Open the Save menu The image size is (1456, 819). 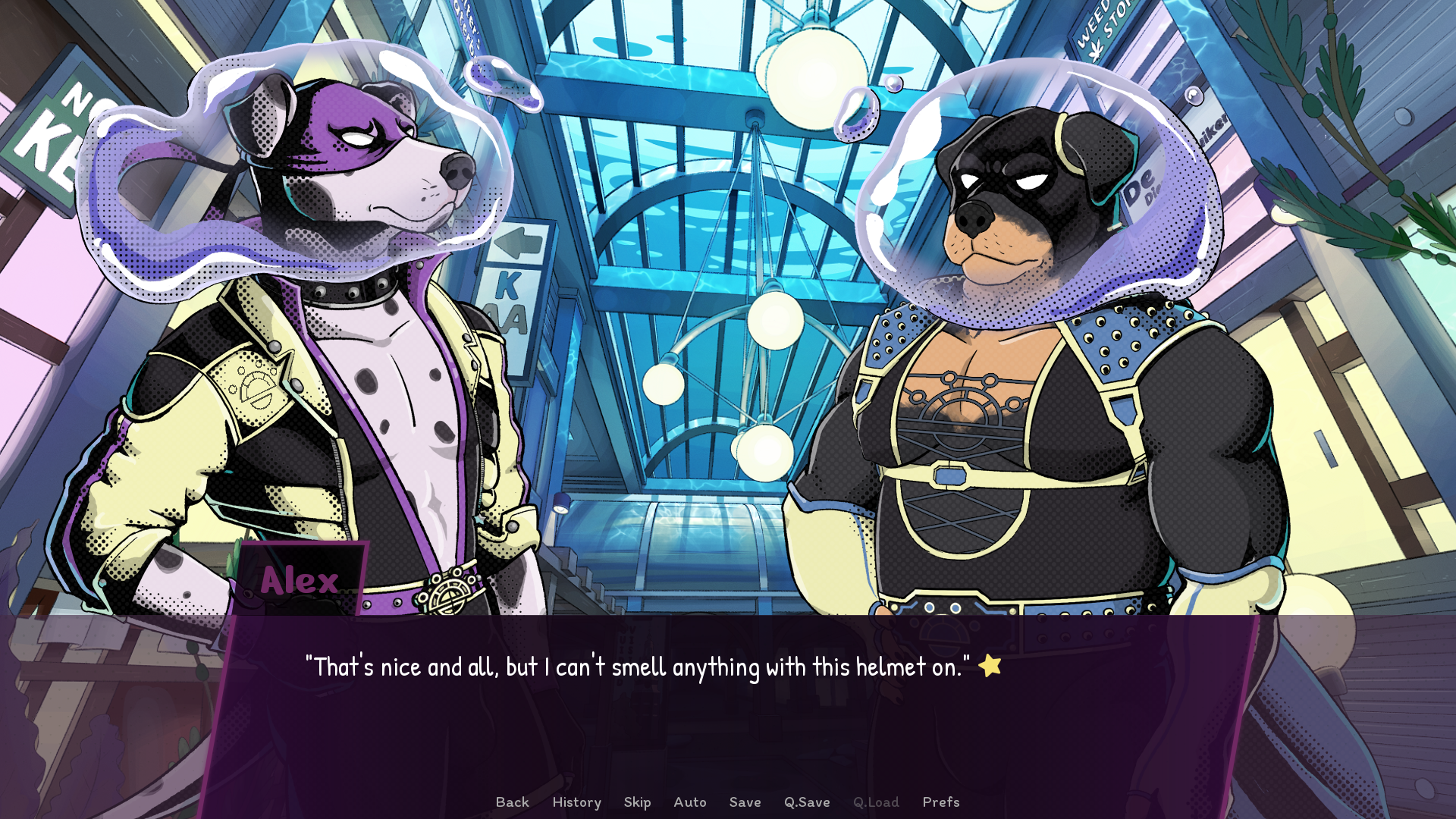coord(745,802)
